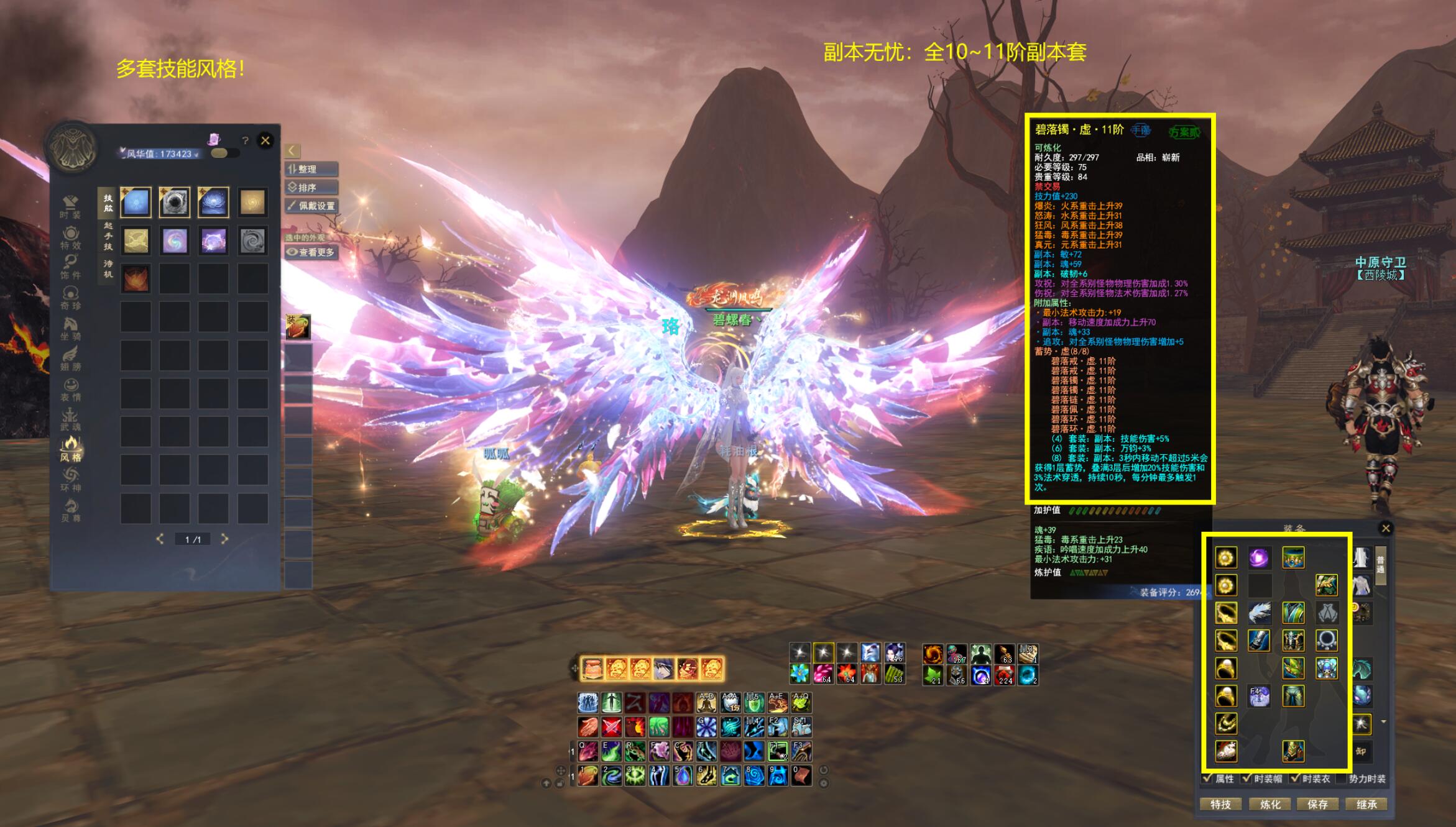Go to next page of style list
1456x827 pixels.
[x=225, y=539]
